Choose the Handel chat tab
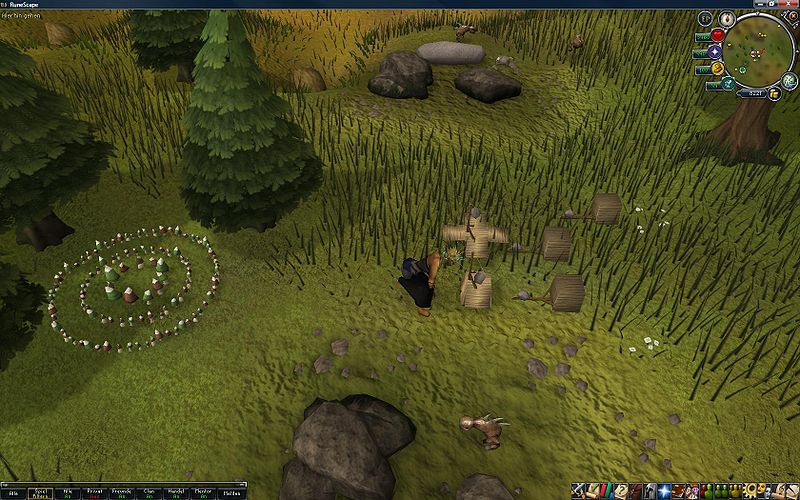Screen dimensions: 800x500 174,493
